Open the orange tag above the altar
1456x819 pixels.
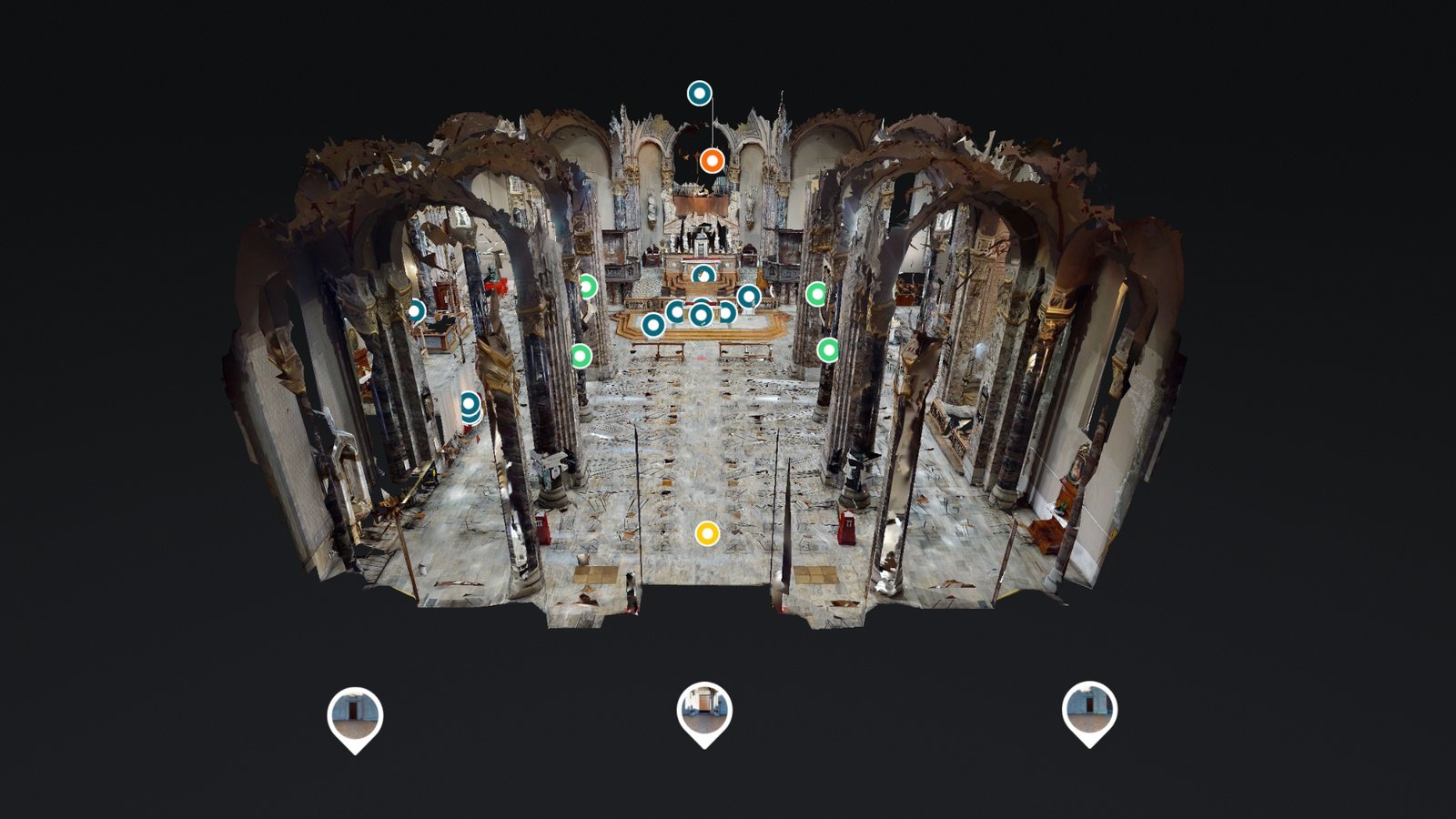[x=710, y=162]
